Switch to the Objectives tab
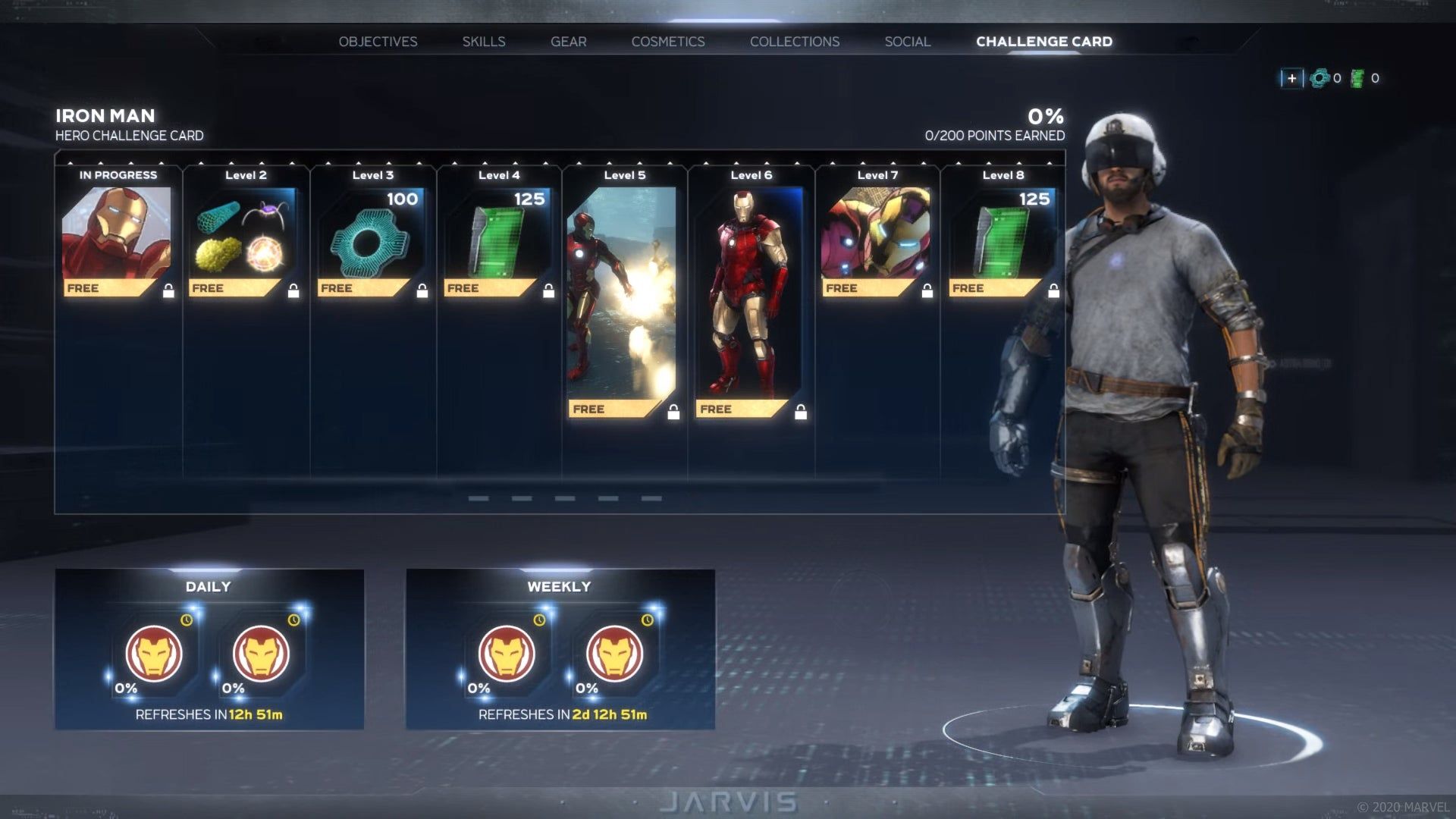The image size is (1456, 819). pyautogui.click(x=378, y=42)
